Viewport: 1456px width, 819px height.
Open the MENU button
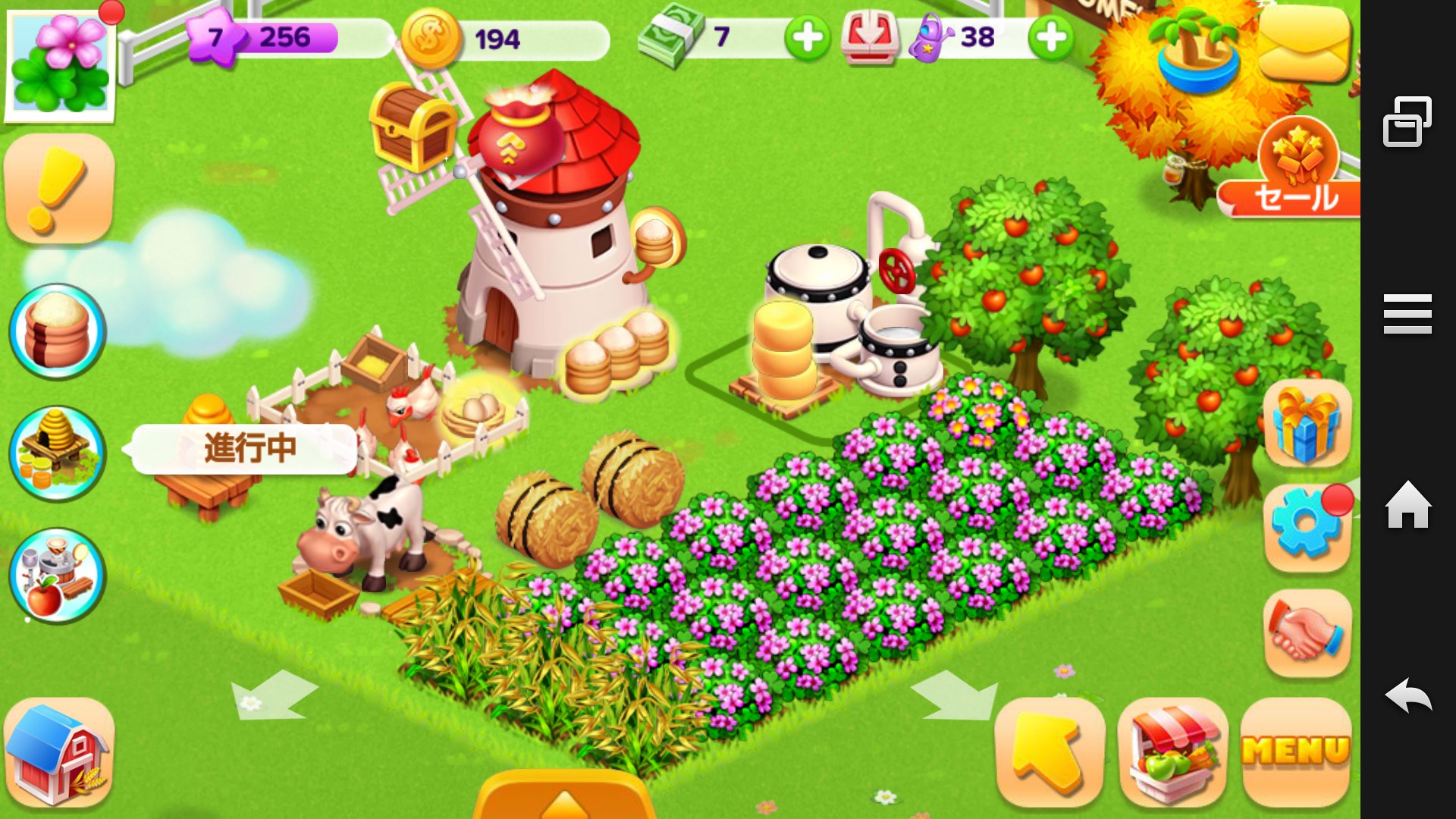[1296, 752]
